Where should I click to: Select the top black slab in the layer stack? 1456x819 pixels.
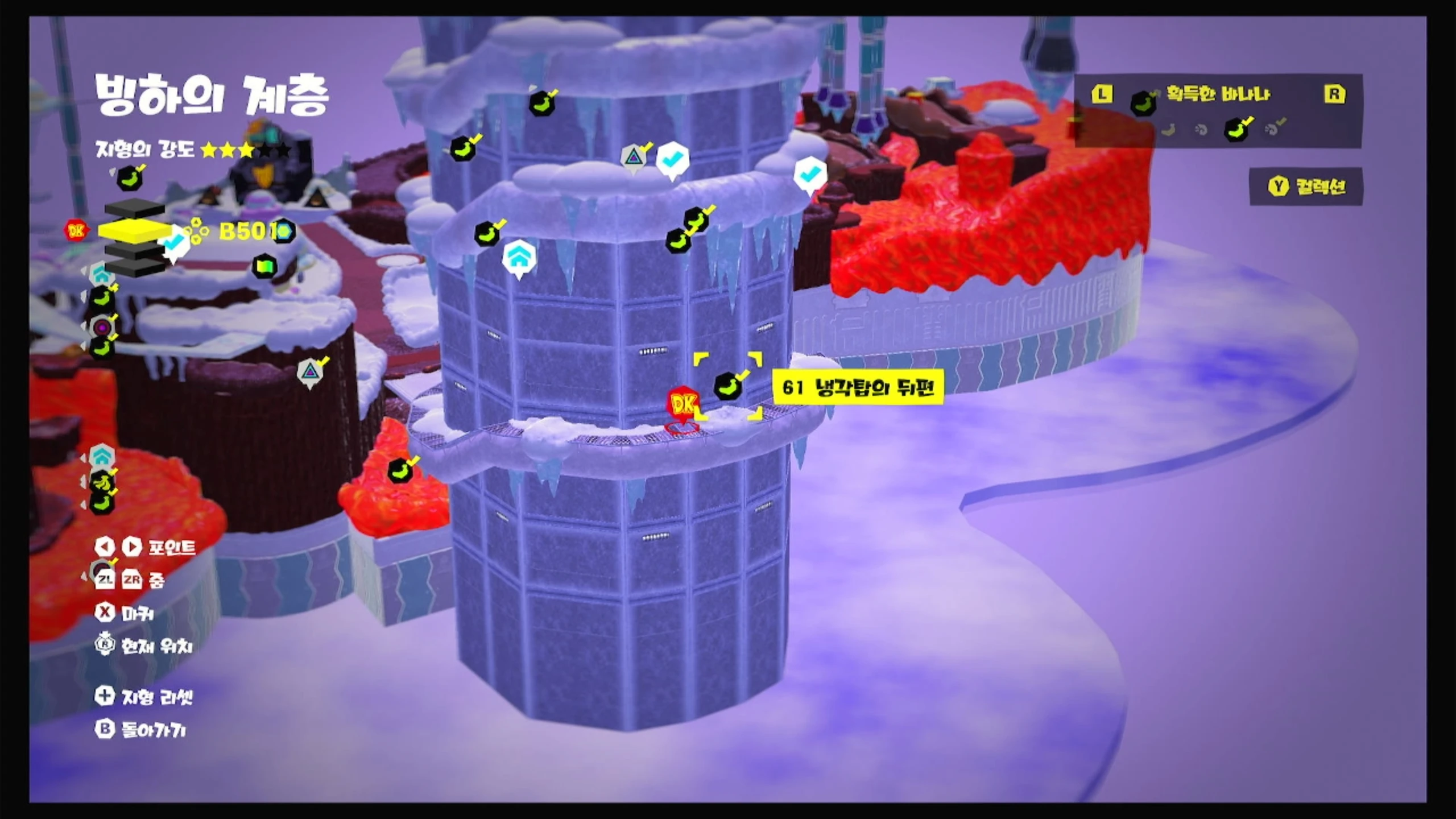134,209
